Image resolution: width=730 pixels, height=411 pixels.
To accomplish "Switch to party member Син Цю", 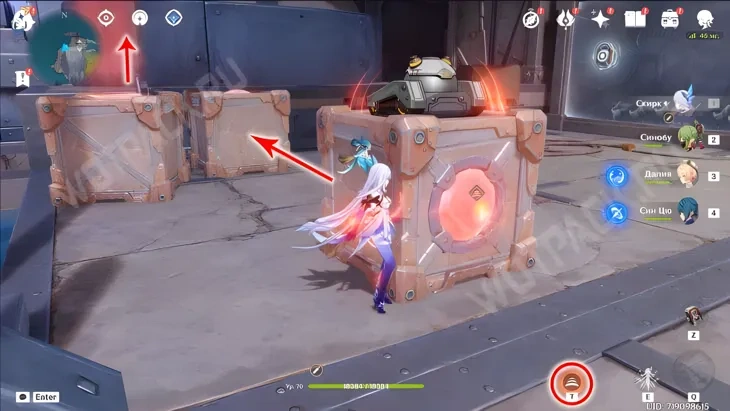I will [x=686, y=212].
